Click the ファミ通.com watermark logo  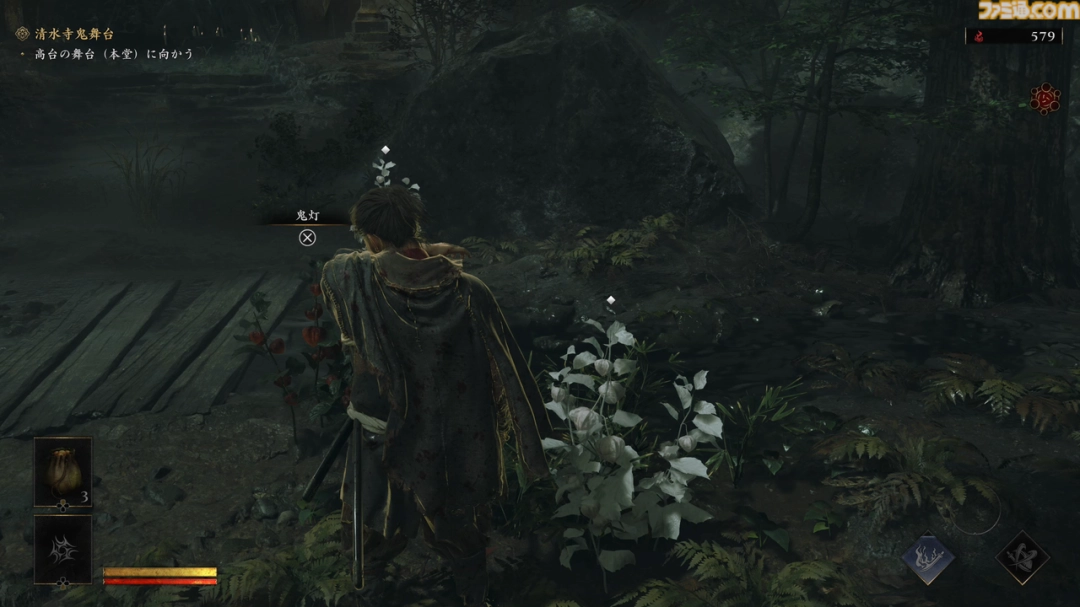click(x=1029, y=11)
